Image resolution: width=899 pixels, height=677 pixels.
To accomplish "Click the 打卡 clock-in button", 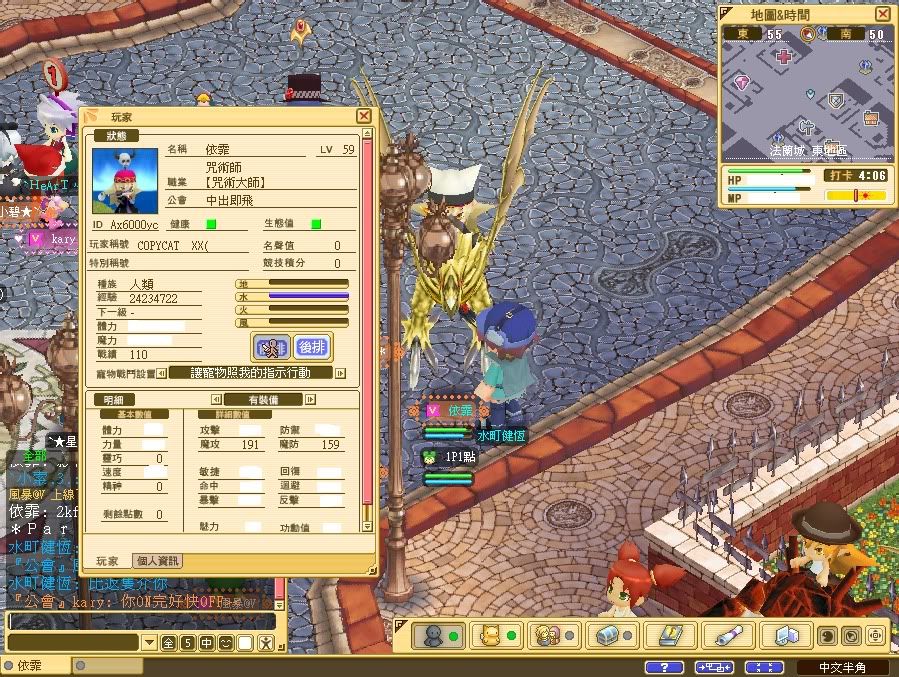I will [838, 175].
